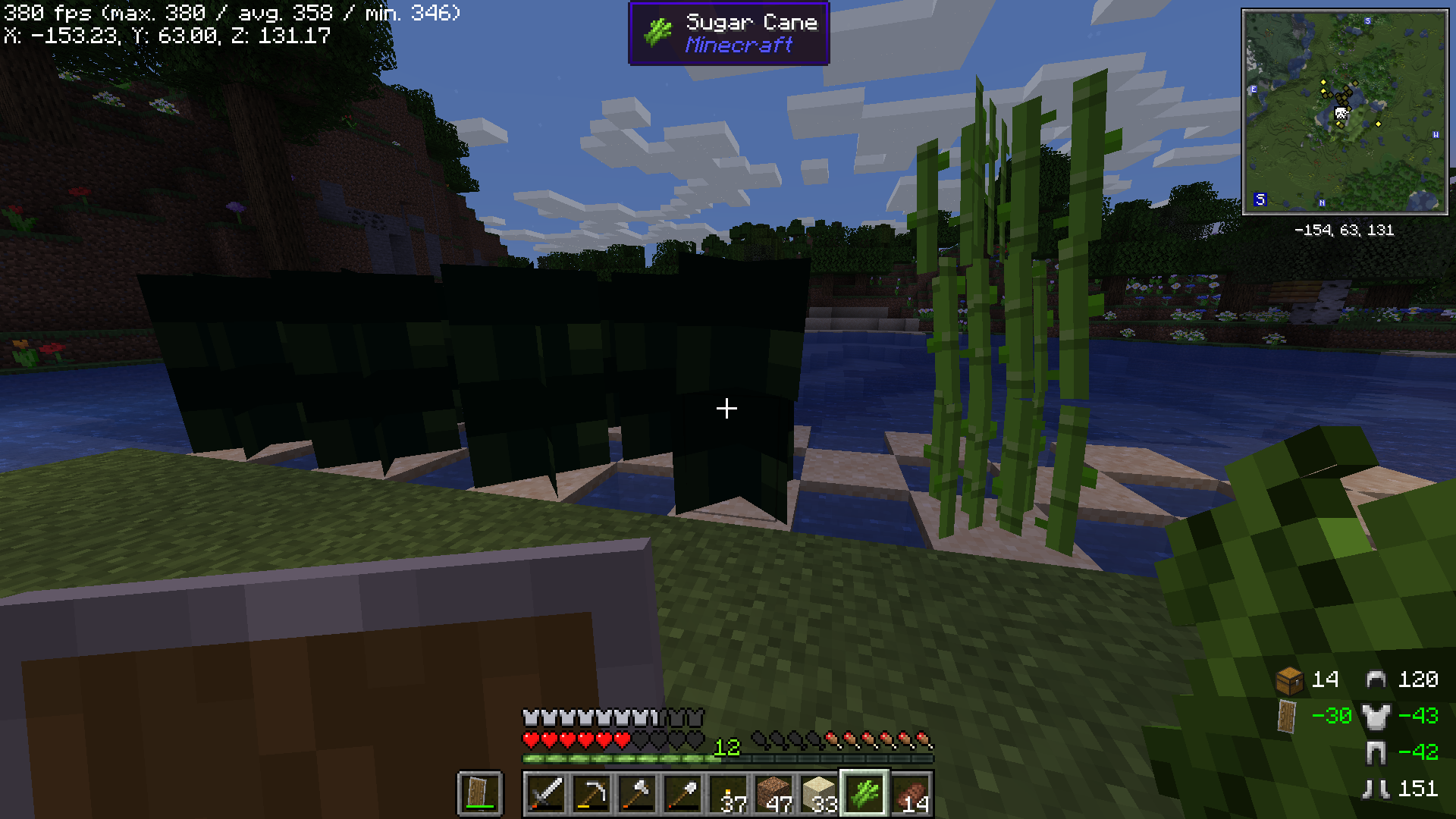Select the axe in the hotbar
Screen dimensions: 1456x819
[637, 792]
